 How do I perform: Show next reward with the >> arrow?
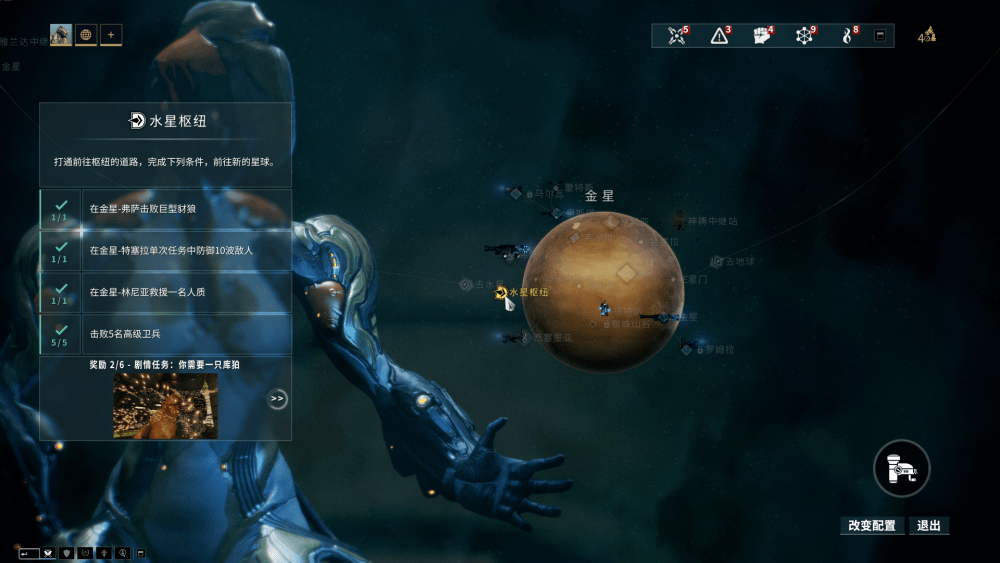(277, 399)
